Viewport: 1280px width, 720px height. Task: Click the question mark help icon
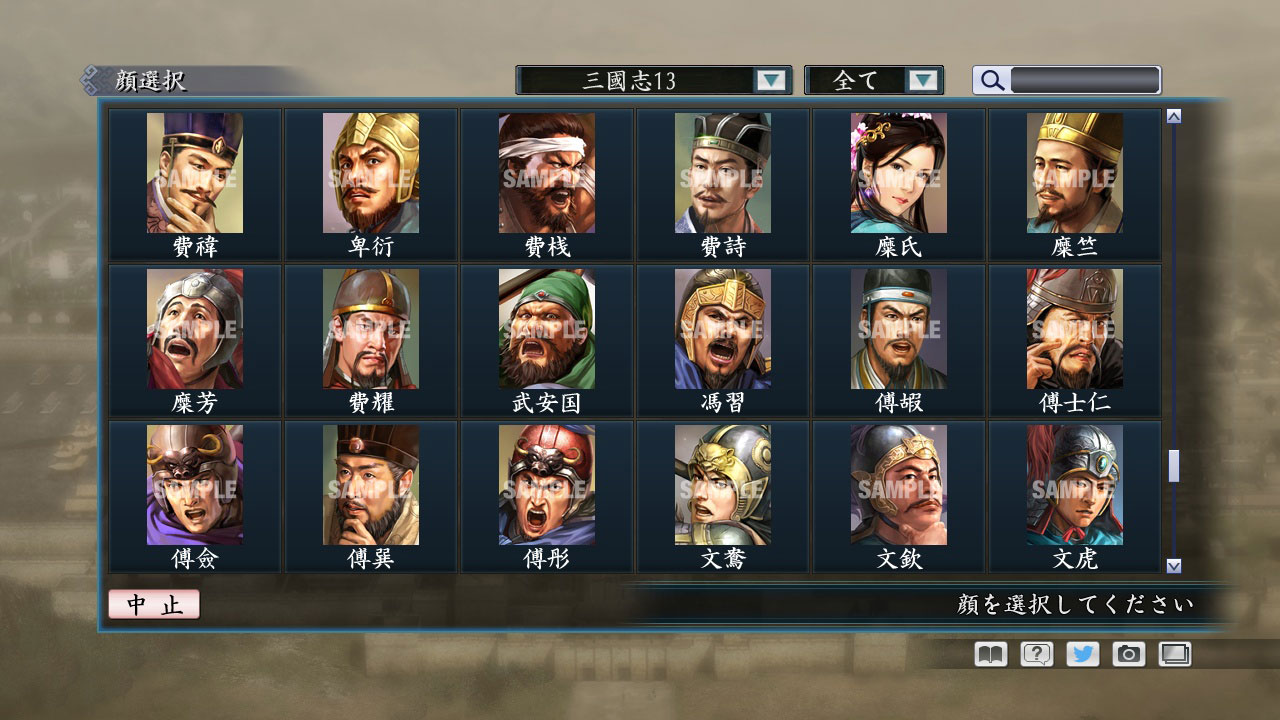pos(1034,654)
